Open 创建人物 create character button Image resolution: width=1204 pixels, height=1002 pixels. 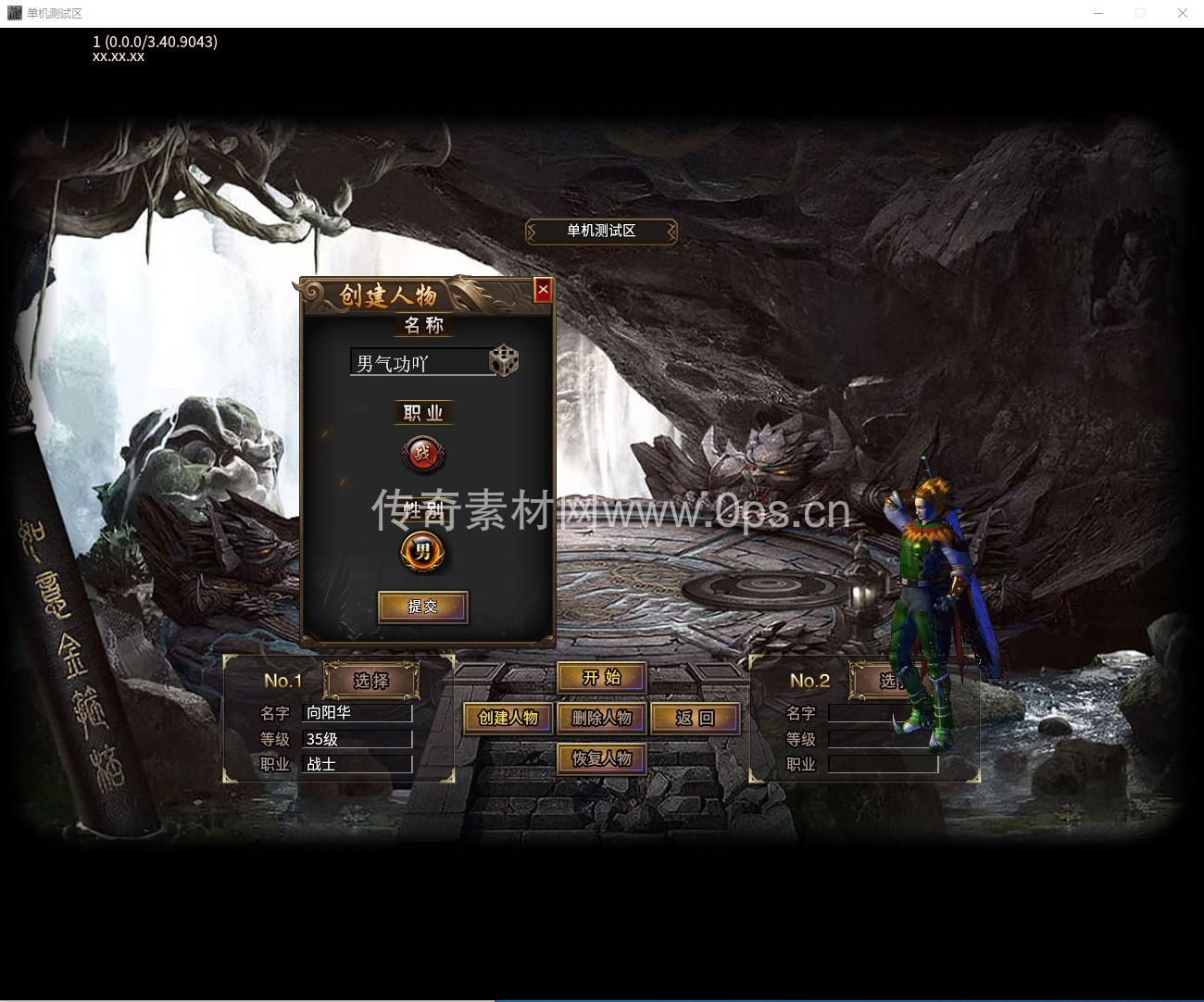point(508,718)
